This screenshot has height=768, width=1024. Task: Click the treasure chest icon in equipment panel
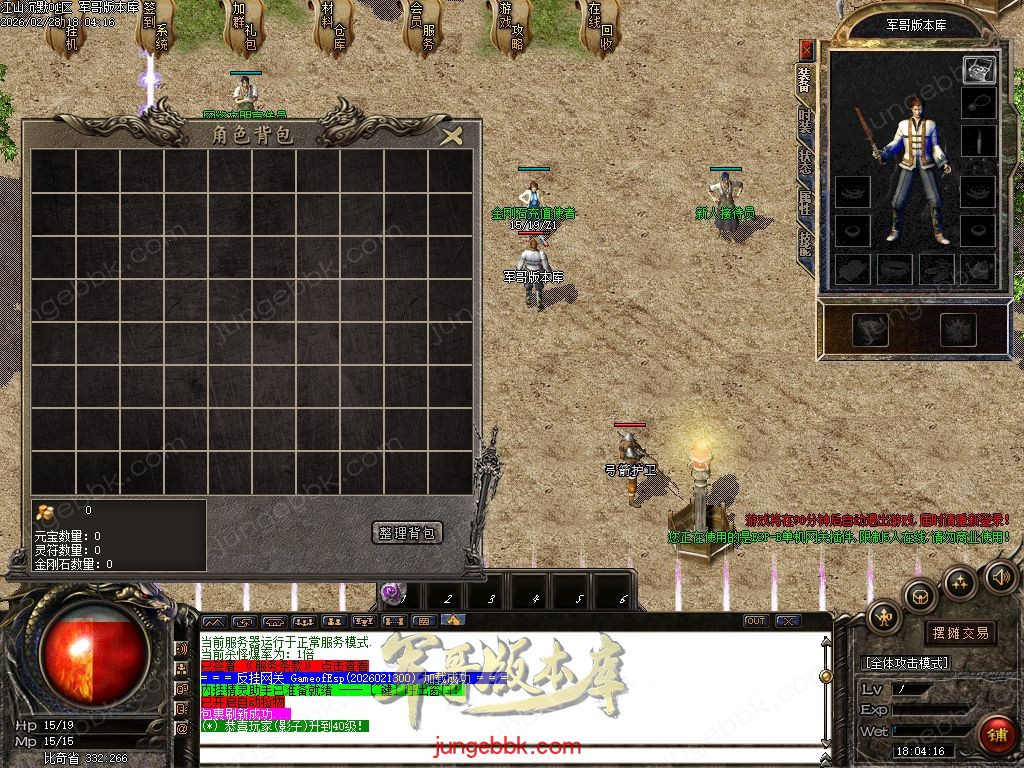pos(979,70)
